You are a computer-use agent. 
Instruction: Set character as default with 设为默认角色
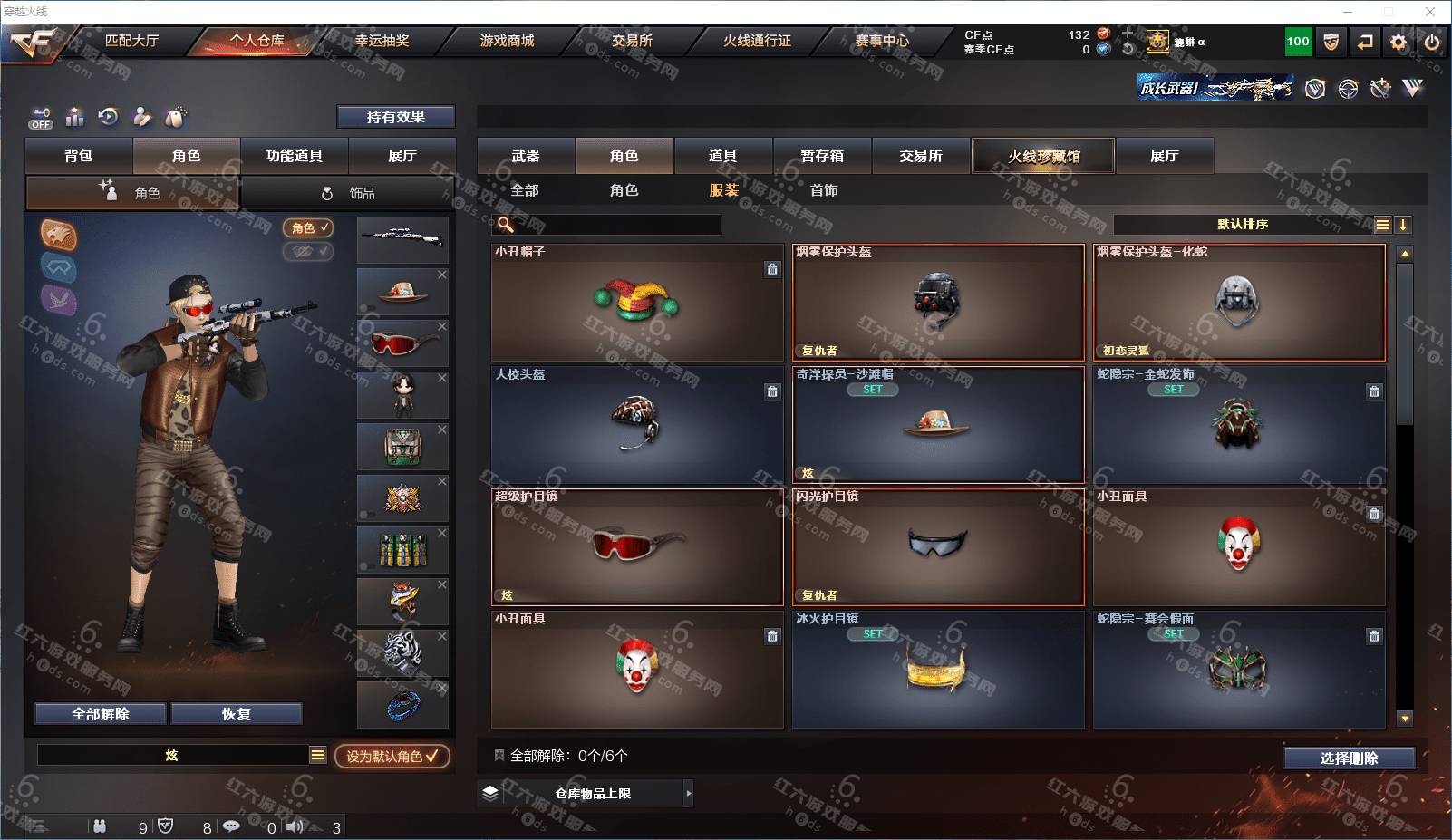coord(392,756)
